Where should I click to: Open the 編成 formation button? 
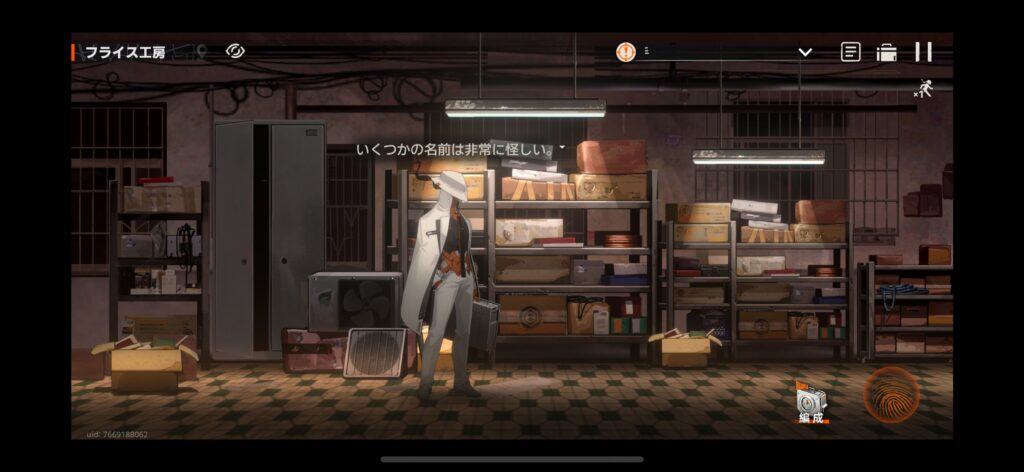pyautogui.click(x=811, y=403)
